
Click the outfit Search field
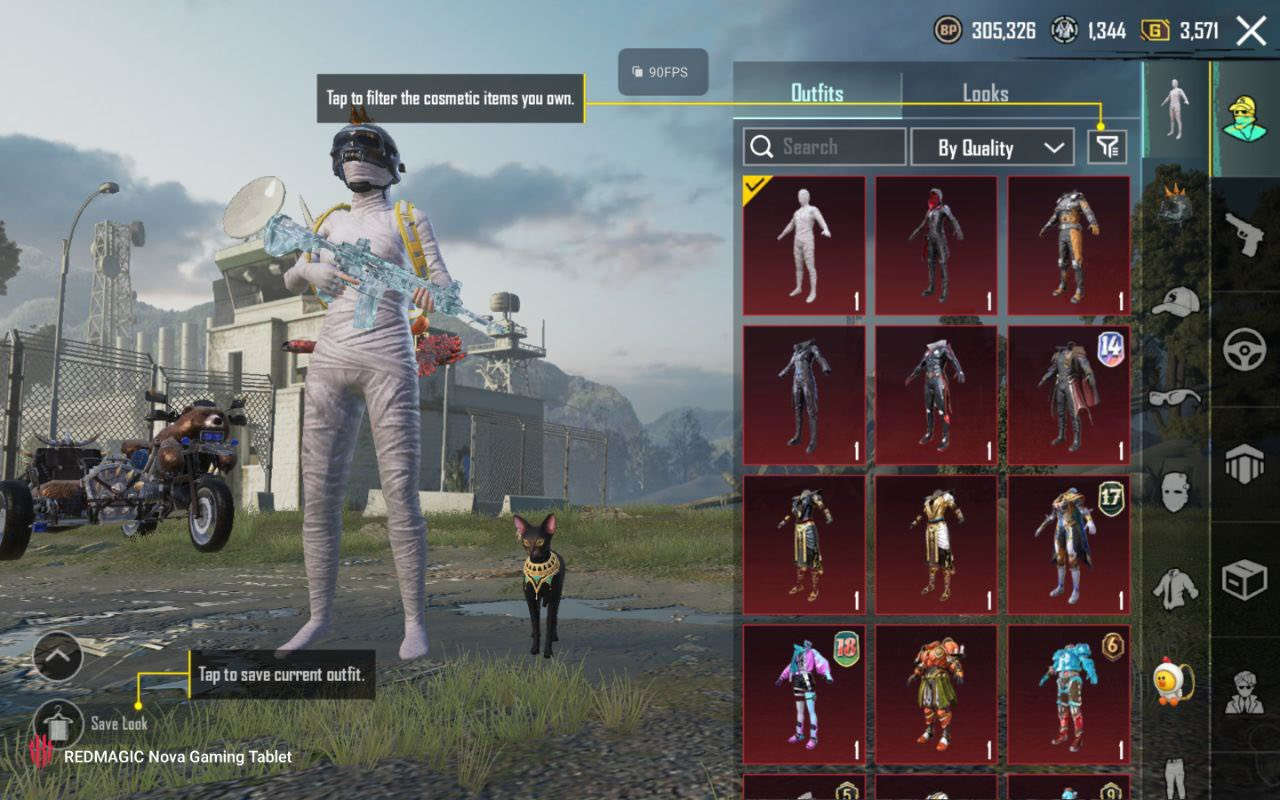point(825,147)
